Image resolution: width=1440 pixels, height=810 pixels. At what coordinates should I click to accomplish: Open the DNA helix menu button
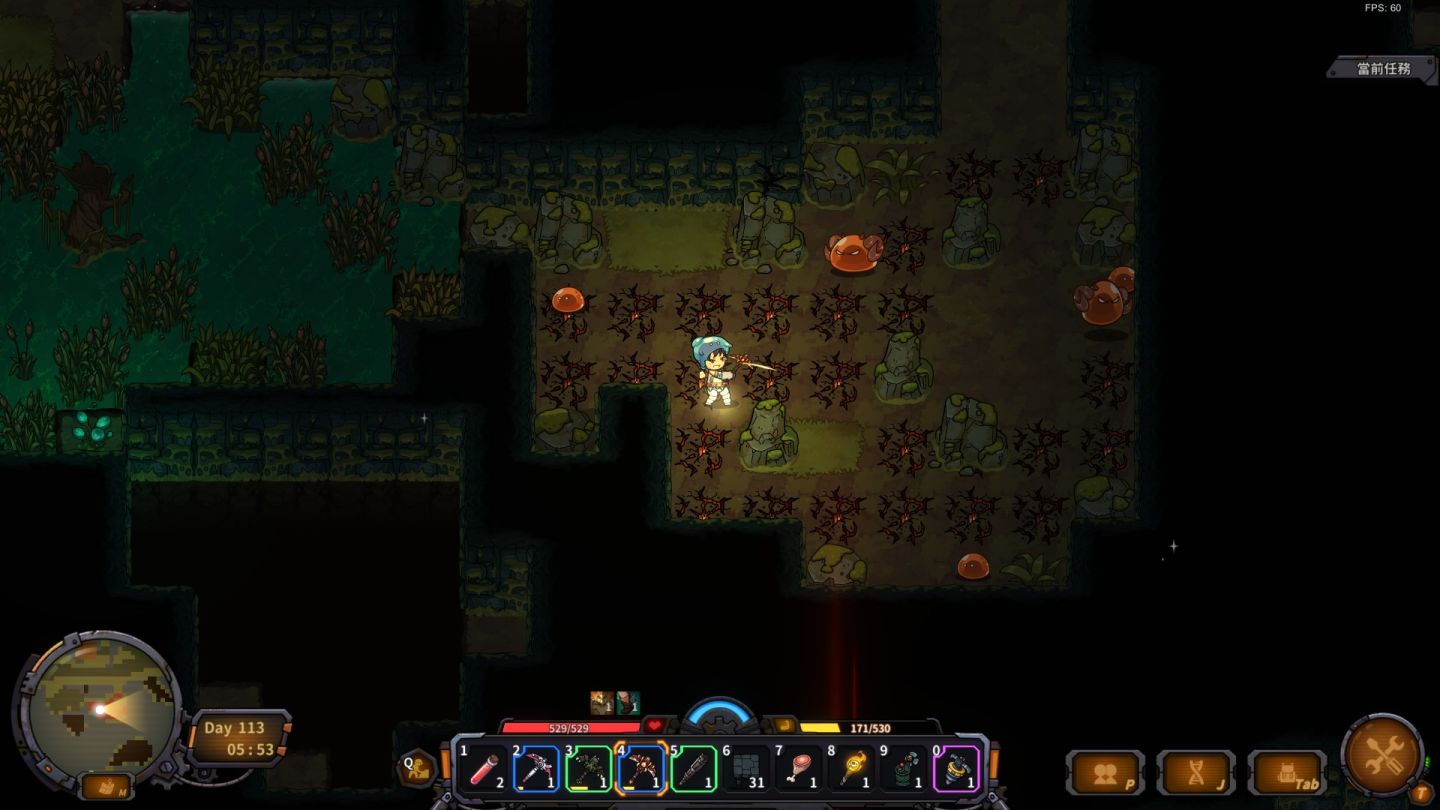click(1195, 773)
